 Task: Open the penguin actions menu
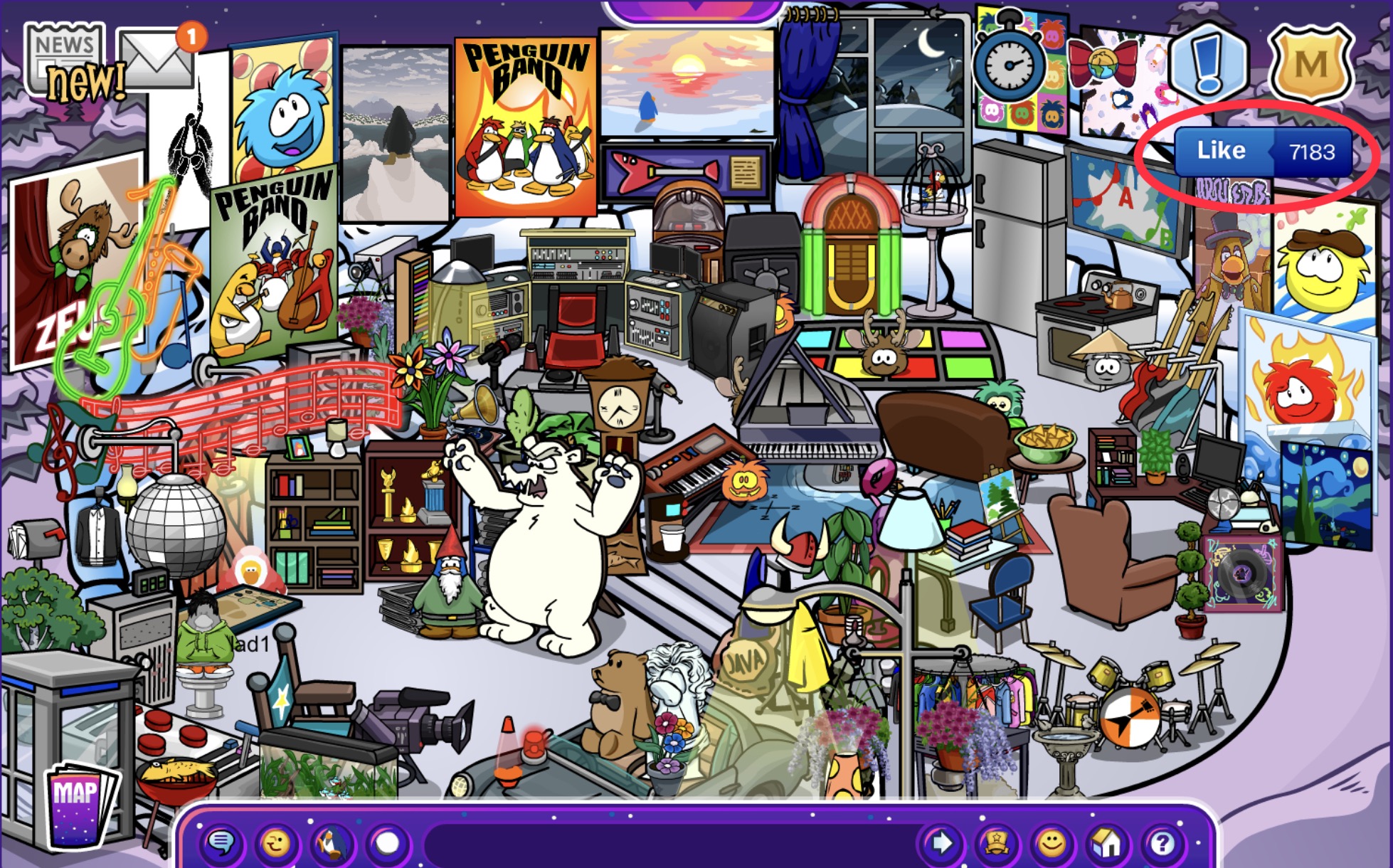pyautogui.click(x=332, y=844)
